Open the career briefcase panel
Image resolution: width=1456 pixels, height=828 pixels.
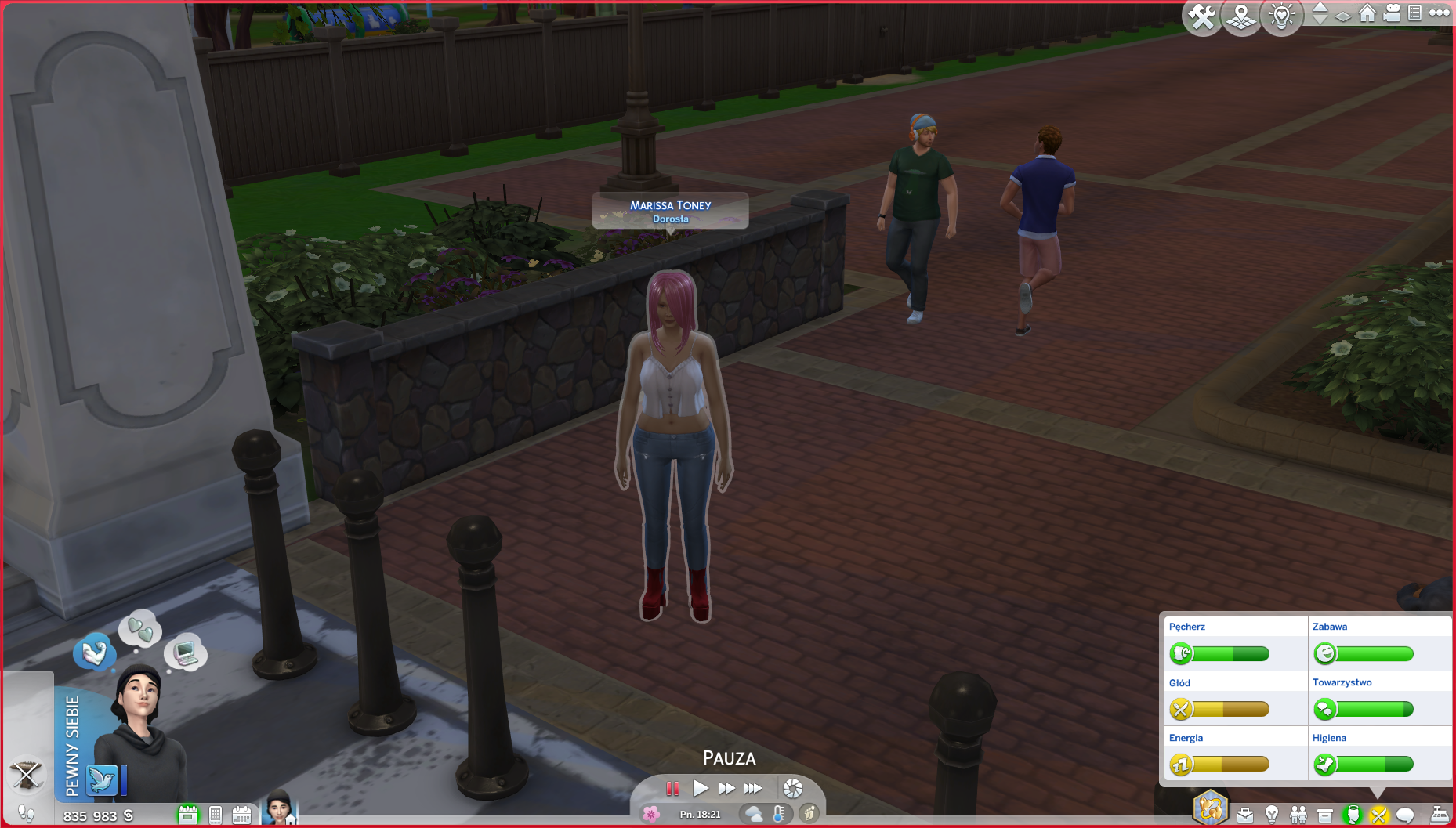click(x=1245, y=815)
